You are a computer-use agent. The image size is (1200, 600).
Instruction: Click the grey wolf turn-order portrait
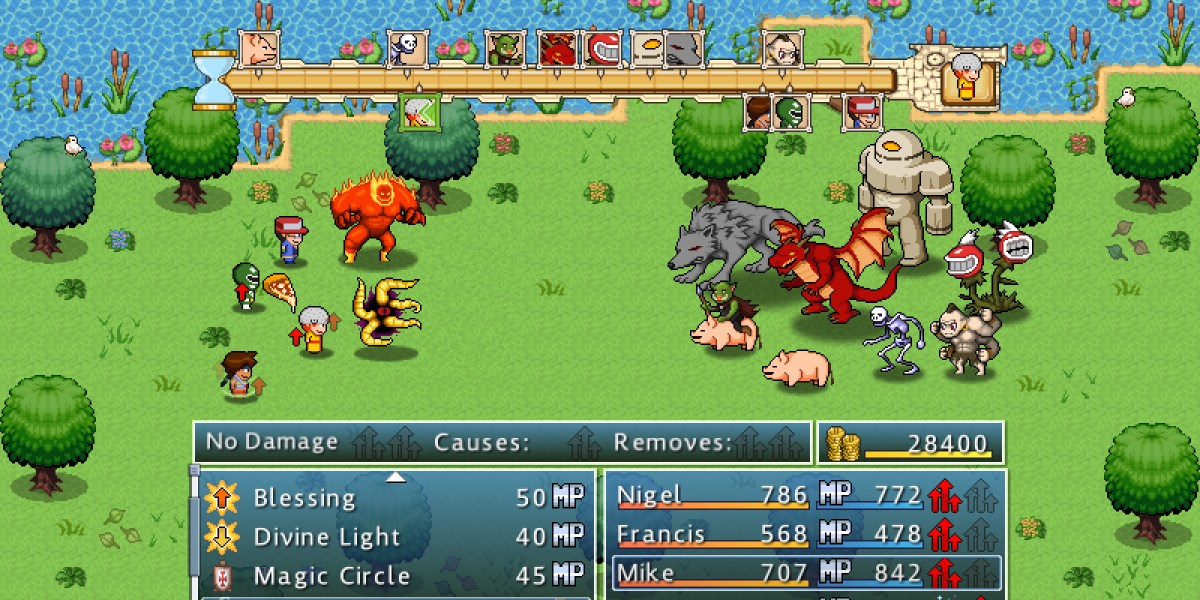coord(681,48)
